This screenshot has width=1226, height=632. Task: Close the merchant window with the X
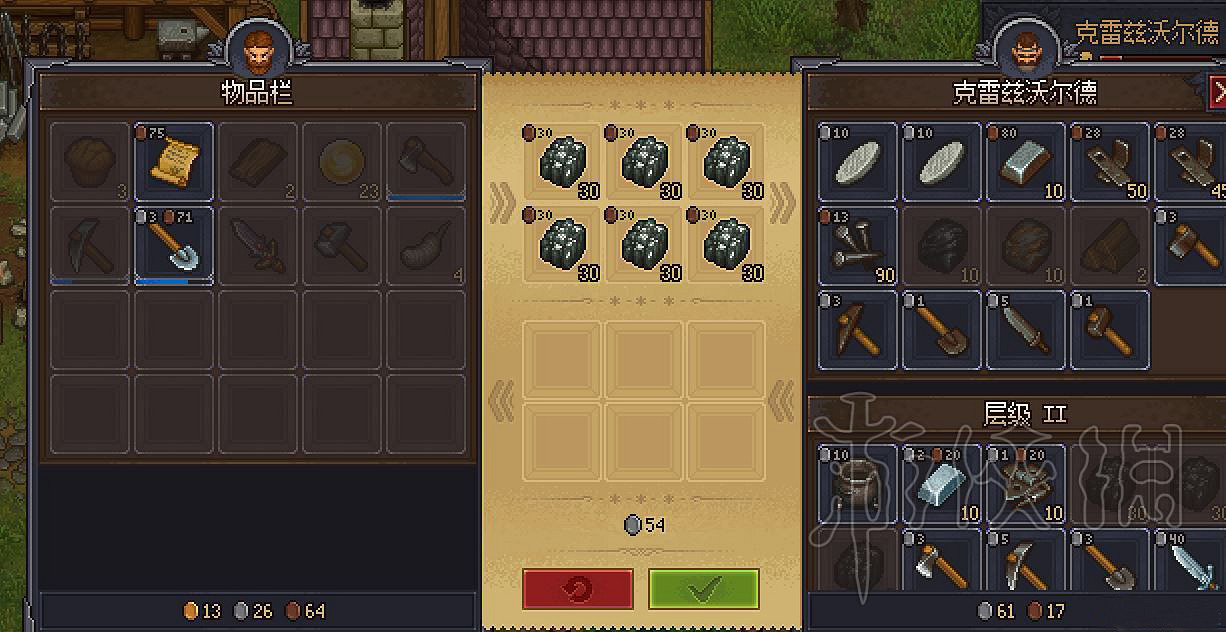1217,93
